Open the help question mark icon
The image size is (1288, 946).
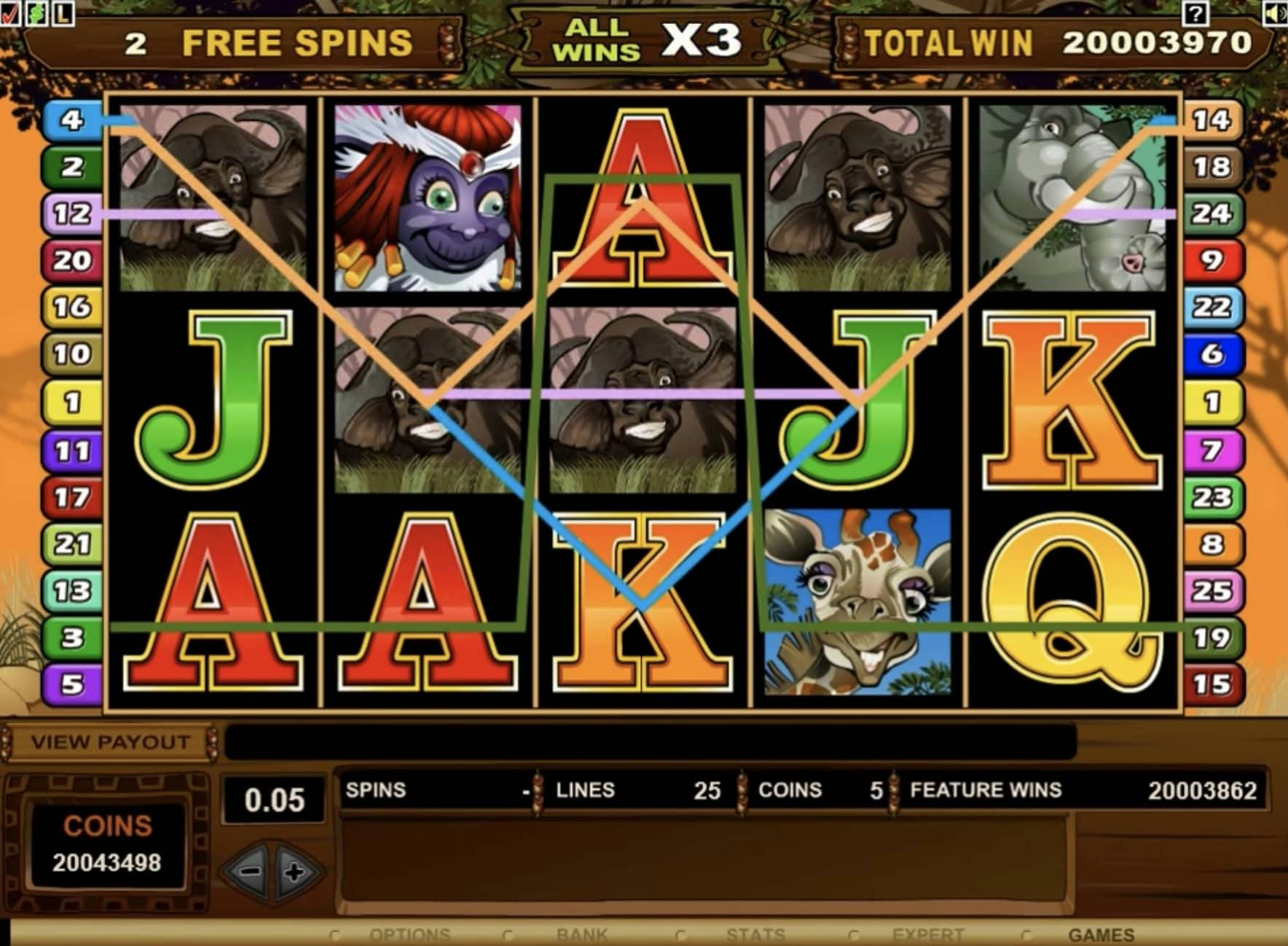1195,12
